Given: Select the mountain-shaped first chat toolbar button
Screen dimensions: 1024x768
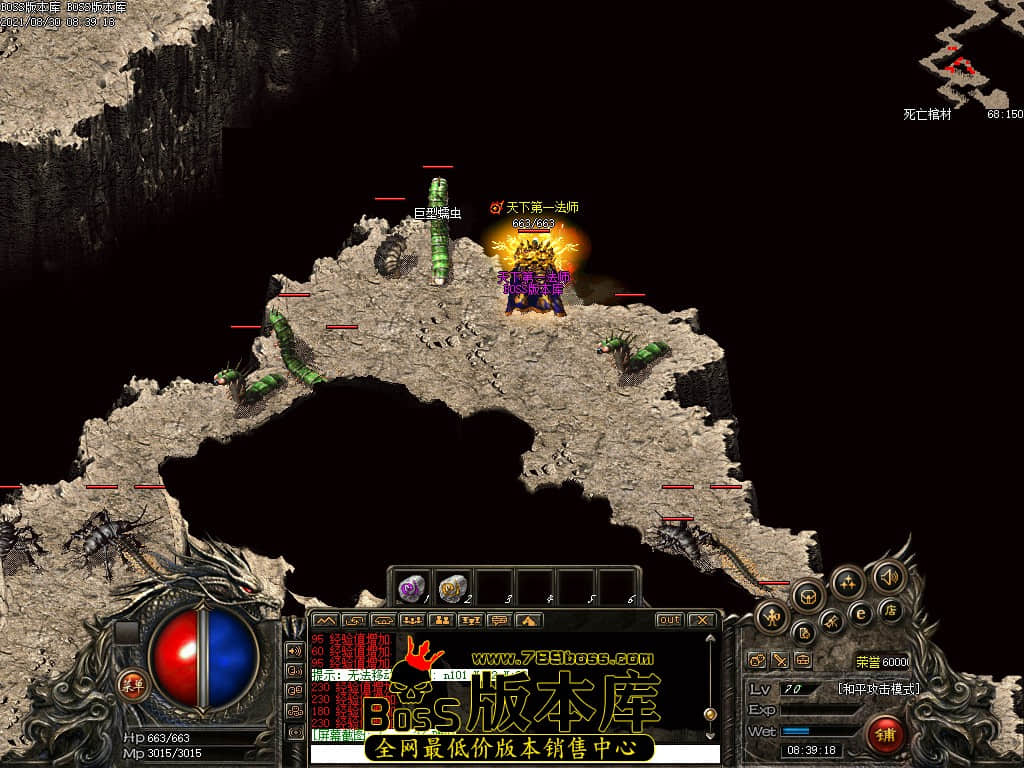Looking at the screenshot, I should pyautogui.click(x=324, y=620).
